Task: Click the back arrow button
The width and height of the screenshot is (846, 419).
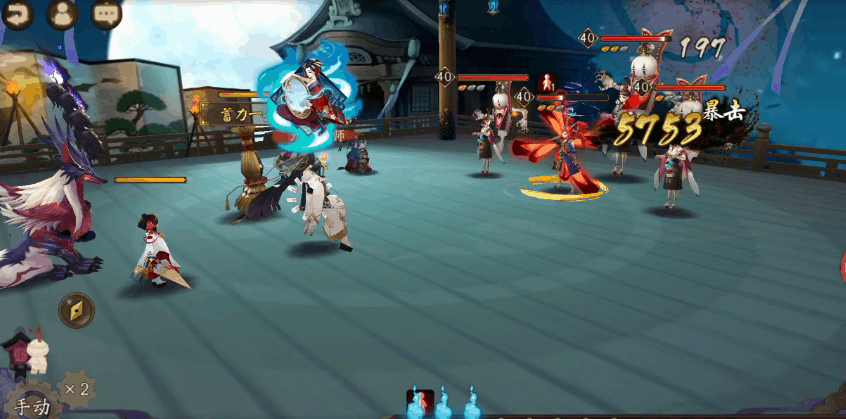Action: pyautogui.click(x=17, y=14)
